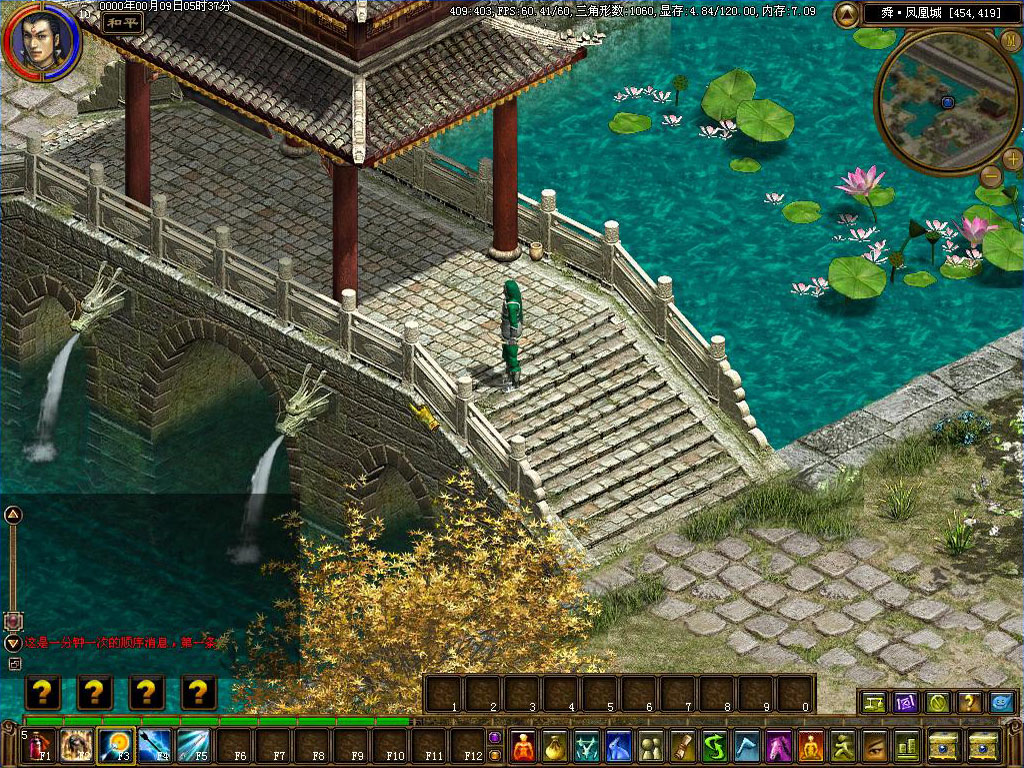Open the quest scroll icon
The height and width of the screenshot is (768, 1024).
[683, 746]
